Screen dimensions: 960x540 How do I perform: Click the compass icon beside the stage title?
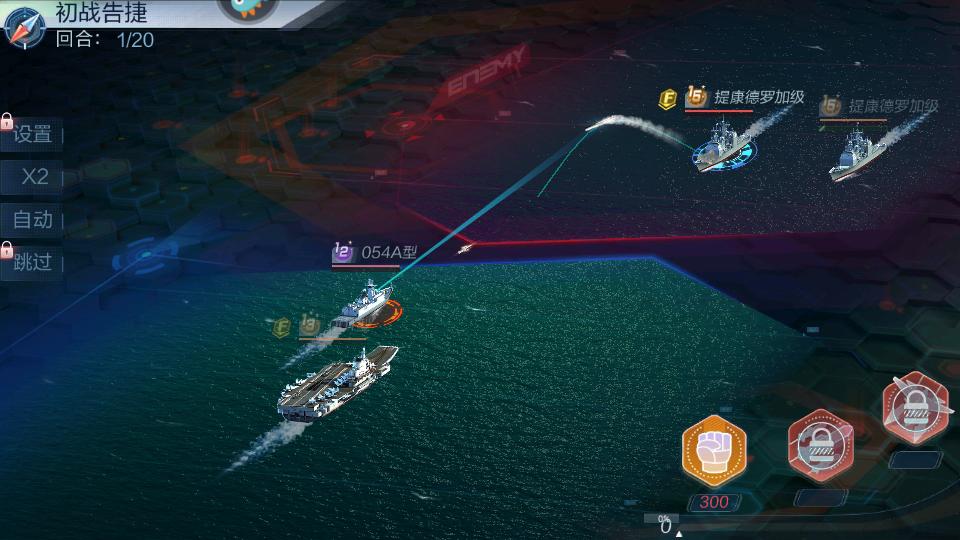(x=24, y=27)
